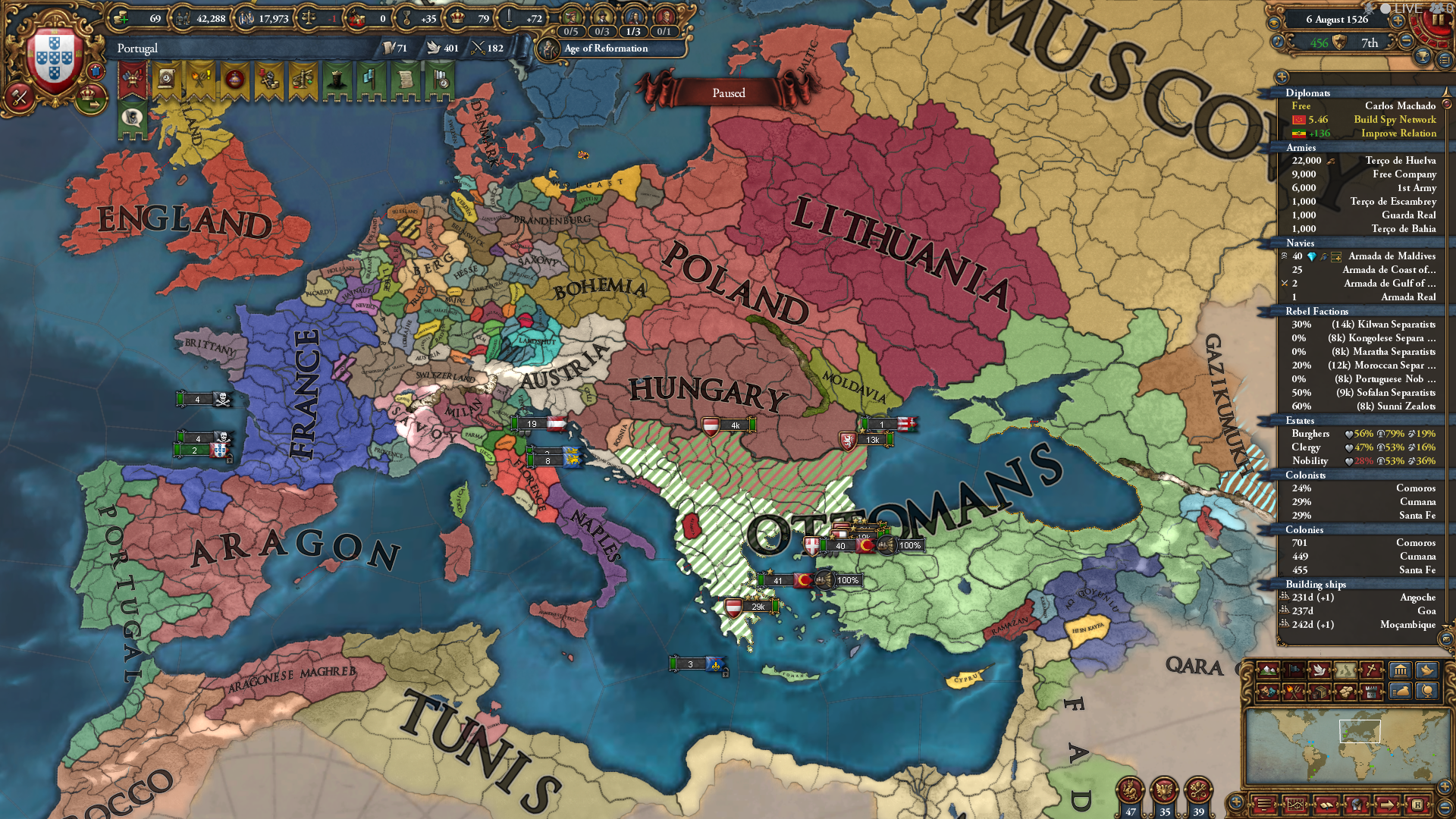
Task: Open the production interface with the moneybag icon
Action: coord(1400,692)
